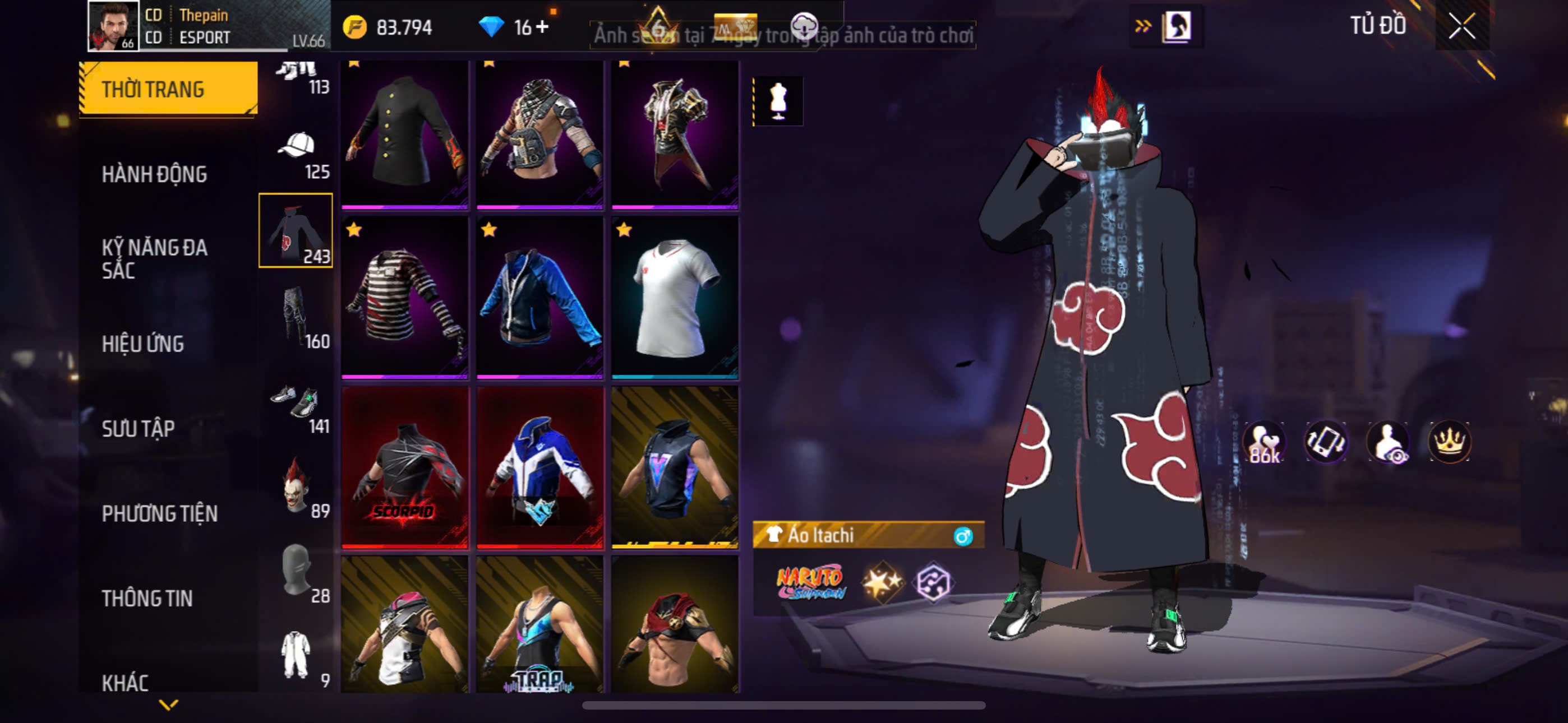Select the striped long-sleeve shirt
This screenshot has height=723, width=1568.
tap(405, 298)
